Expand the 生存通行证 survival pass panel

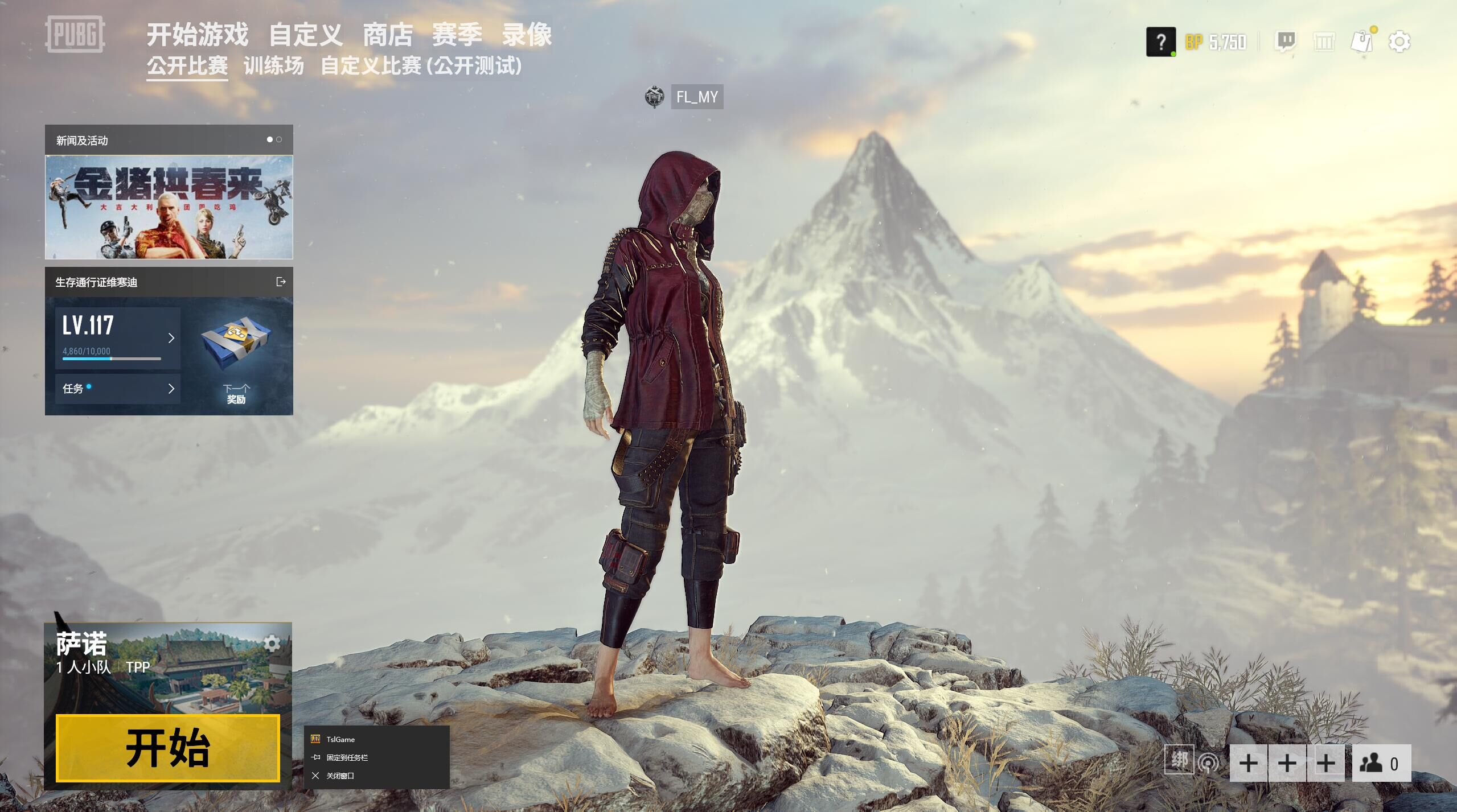click(281, 282)
